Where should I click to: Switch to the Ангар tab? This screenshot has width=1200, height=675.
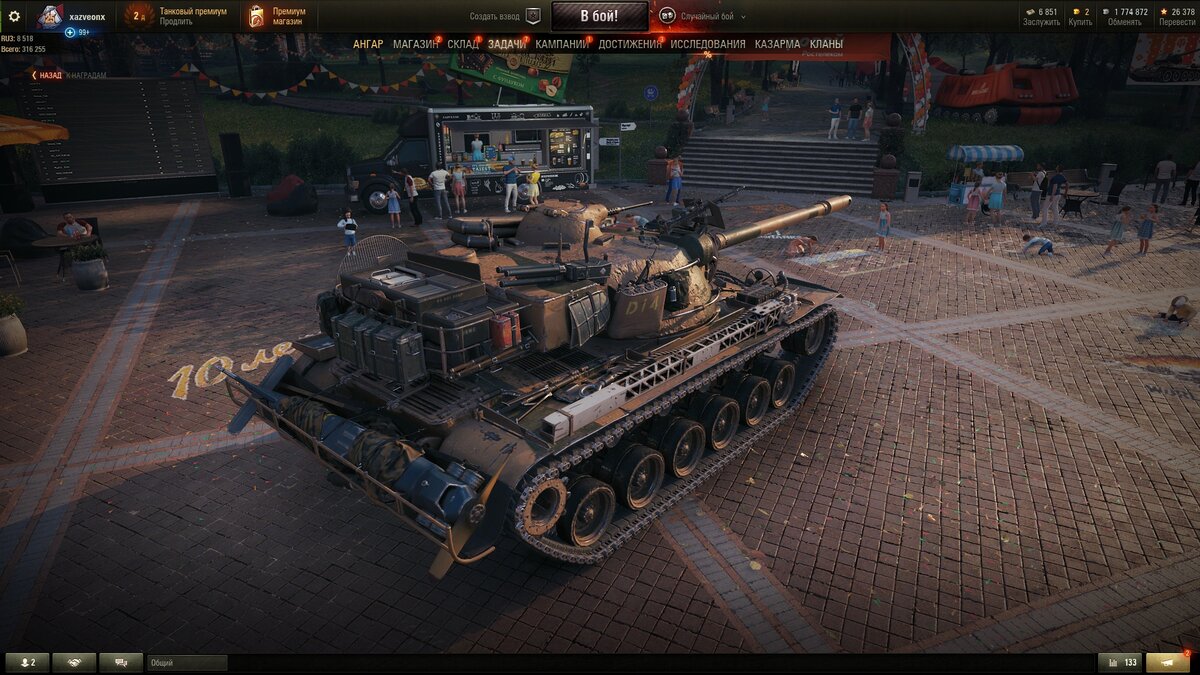pos(368,44)
